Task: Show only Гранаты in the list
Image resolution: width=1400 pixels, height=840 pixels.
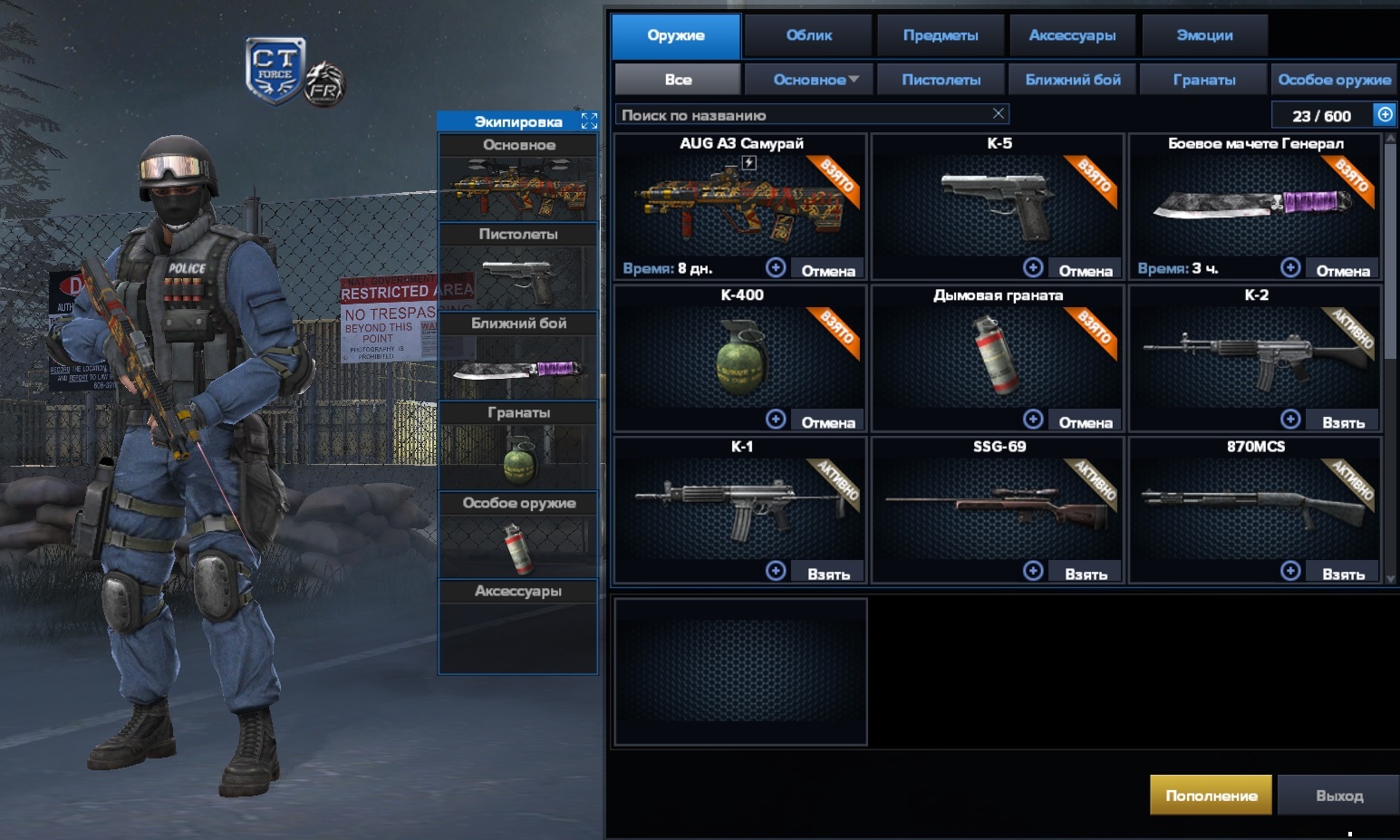Action: tap(1203, 80)
